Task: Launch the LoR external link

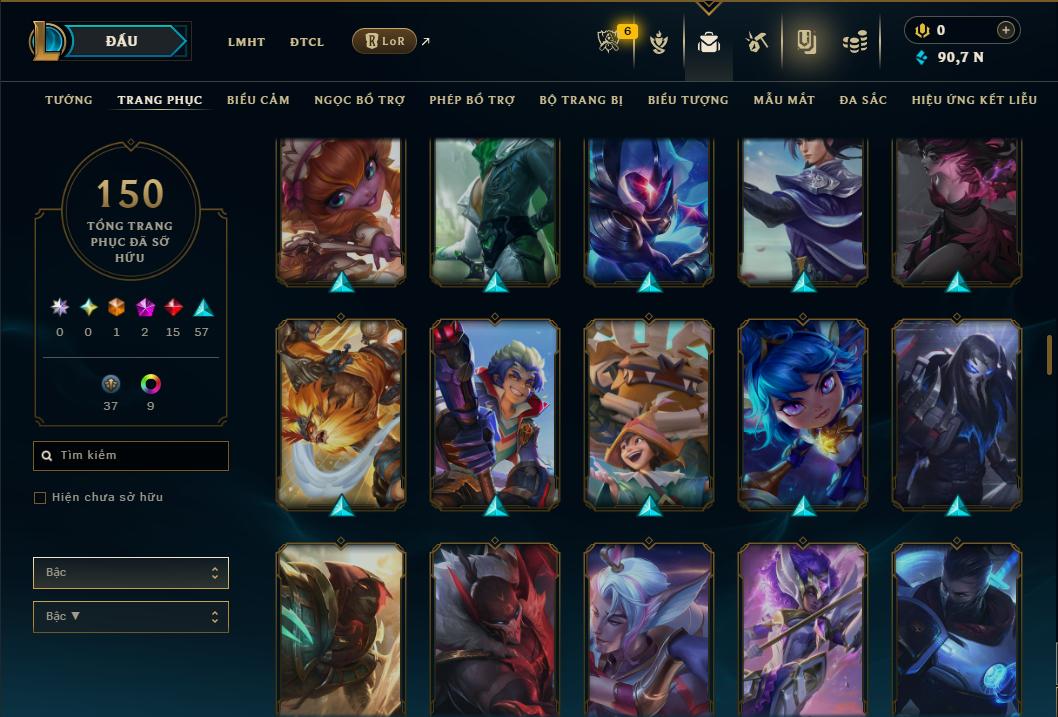Action: pyautogui.click(x=385, y=41)
